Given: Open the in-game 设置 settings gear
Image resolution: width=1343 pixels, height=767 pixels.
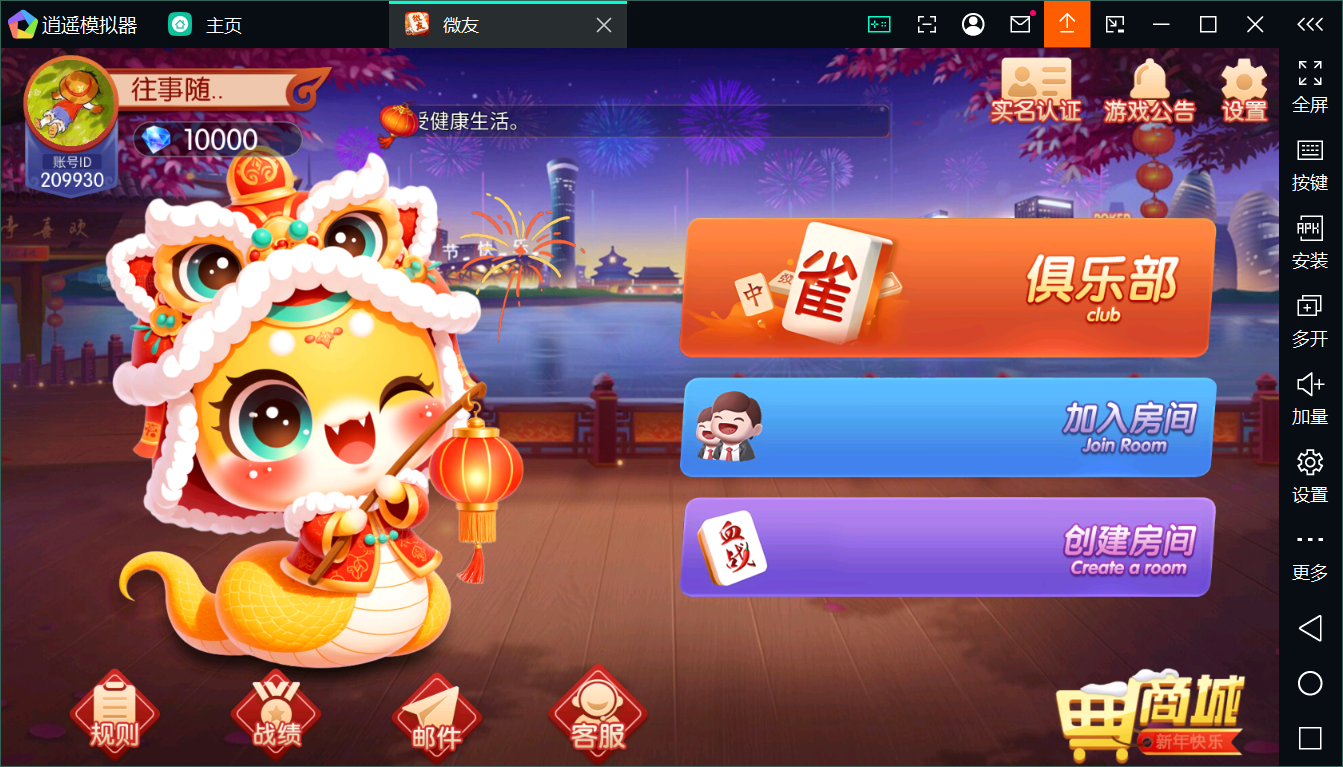Looking at the screenshot, I should coord(1243,90).
